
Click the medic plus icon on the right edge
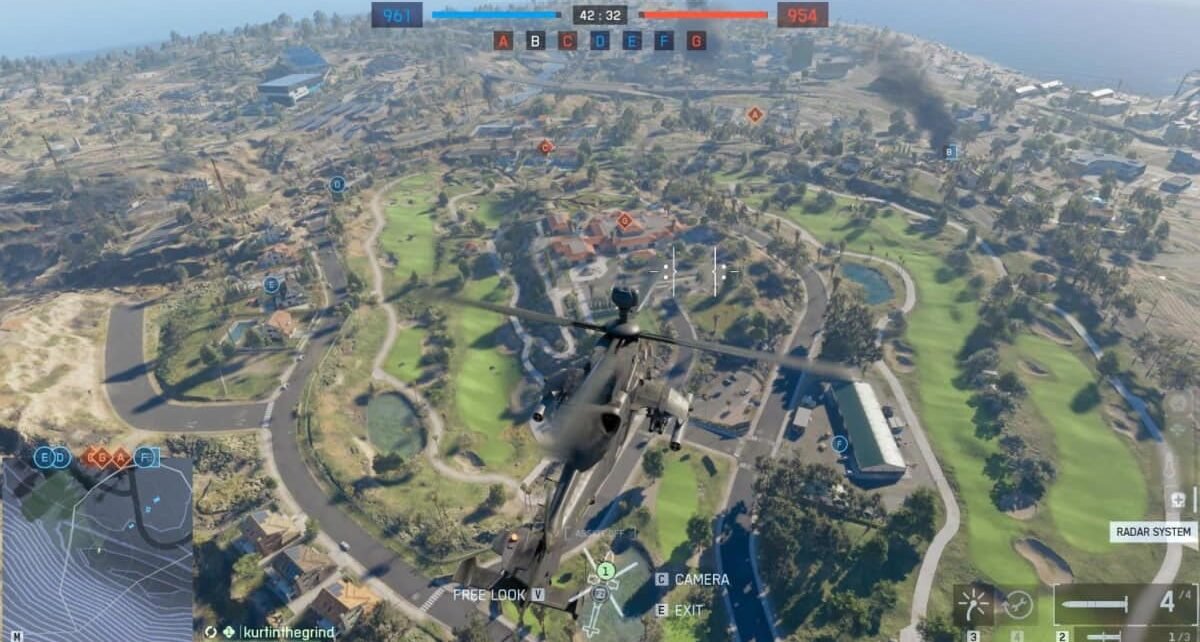(x=1179, y=498)
